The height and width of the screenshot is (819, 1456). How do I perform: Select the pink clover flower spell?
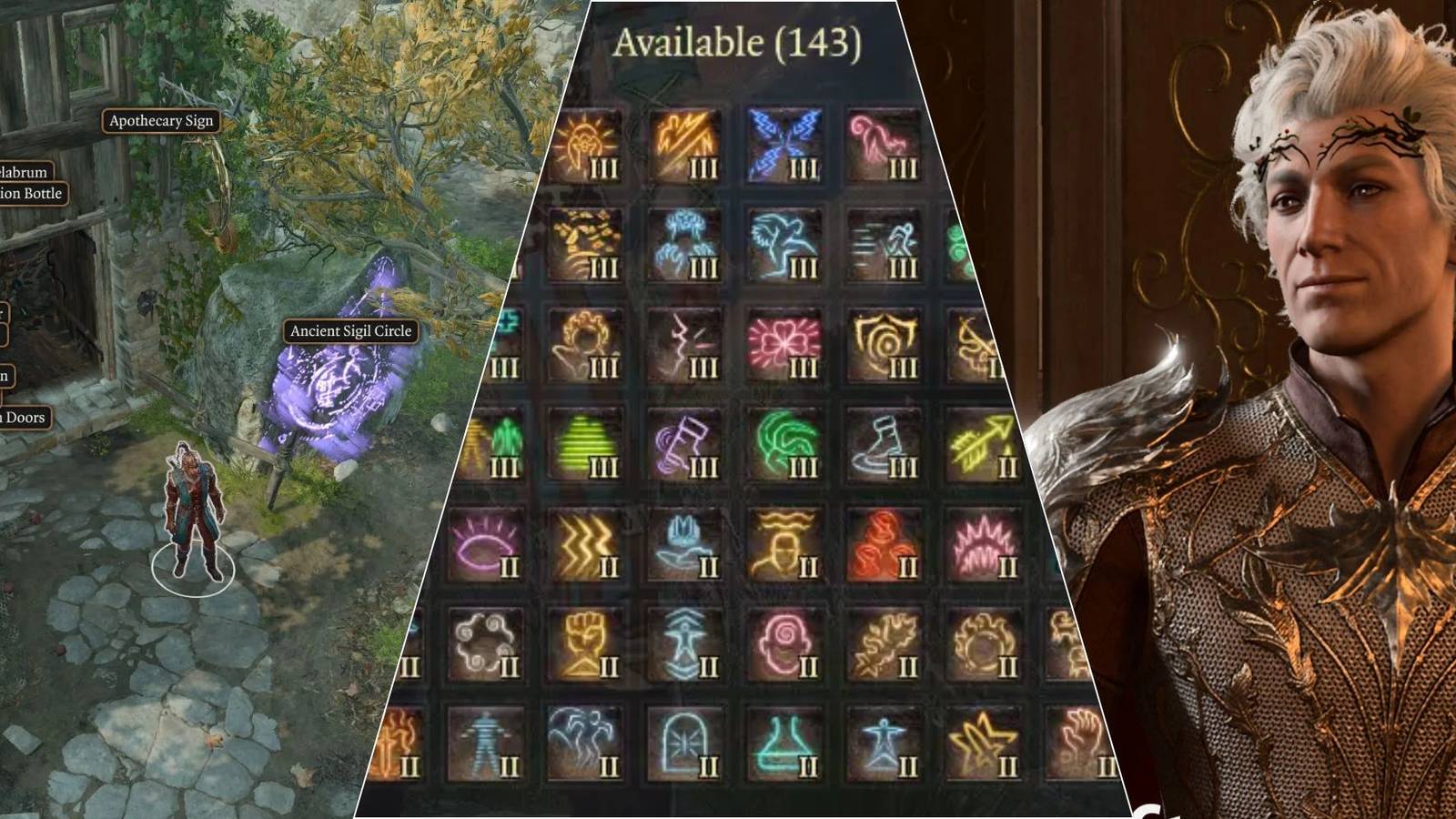784,345
